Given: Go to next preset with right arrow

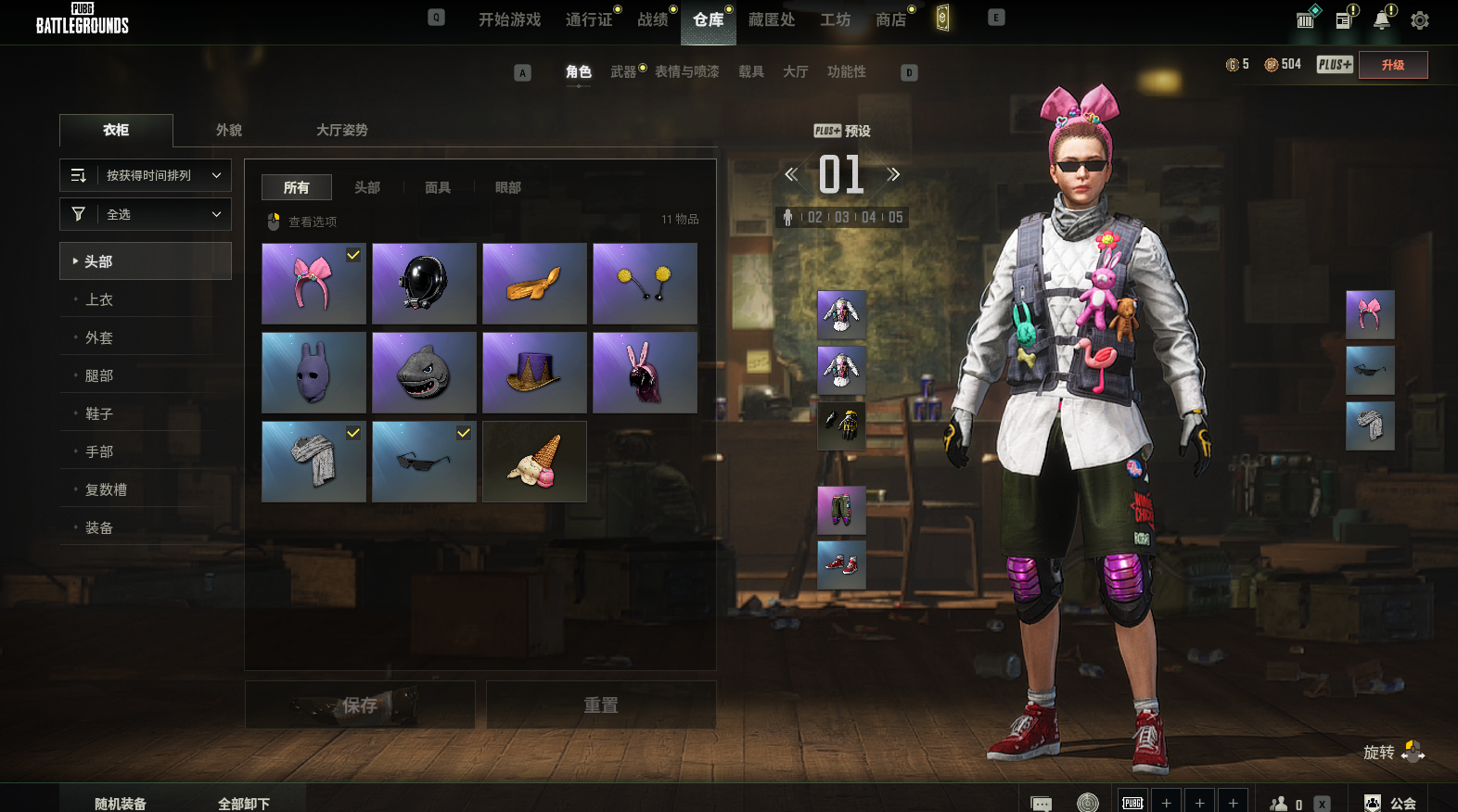Looking at the screenshot, I should coord(893,174).
